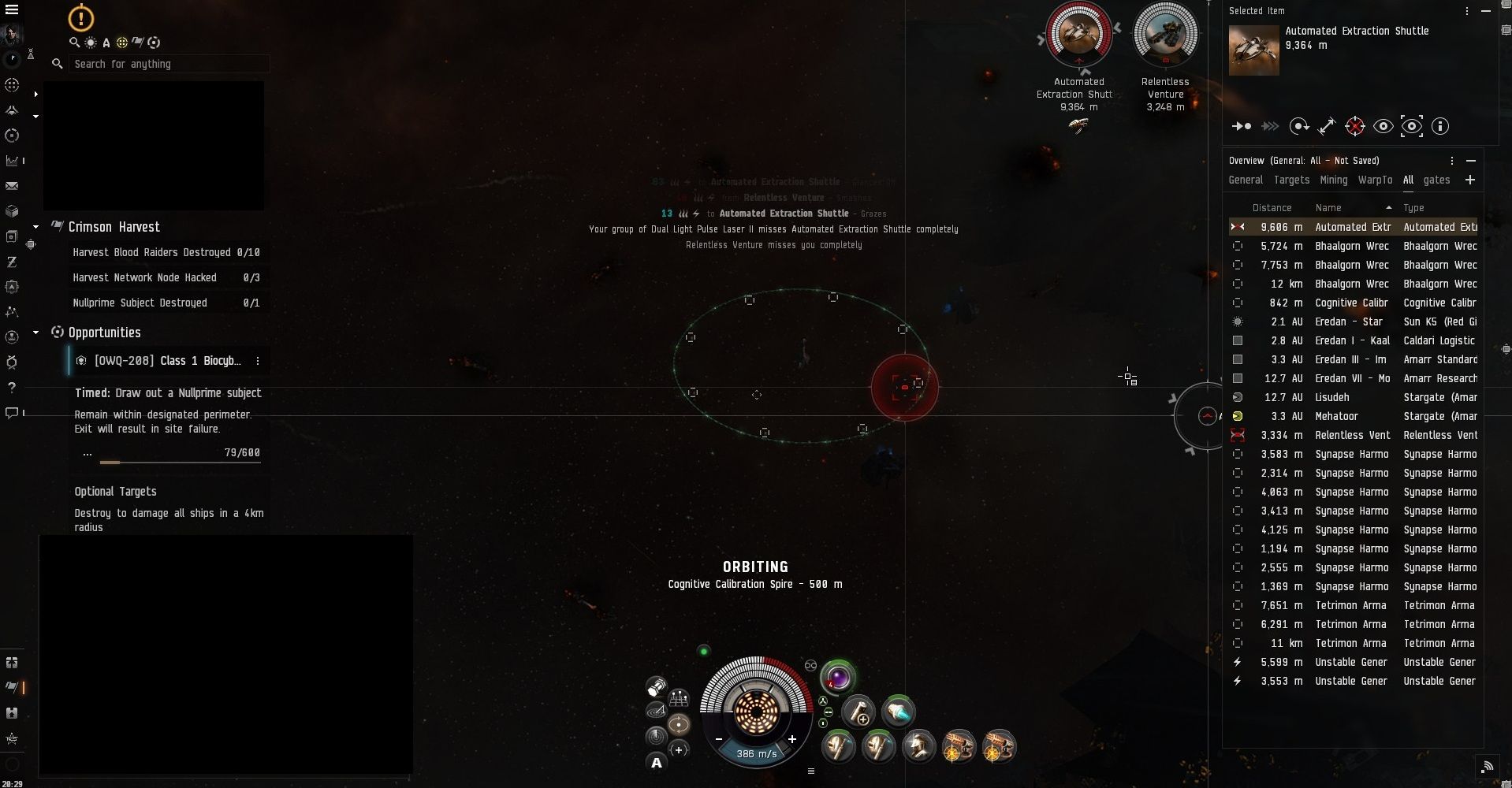Minimize the Overview window
The image size is (1512, 788).
point(1471,161)
